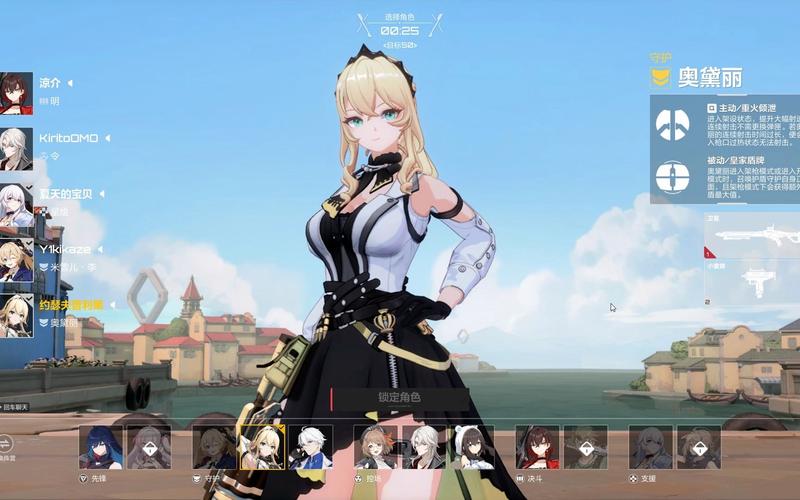Select the secondary submachine gun weapon card
The image size is (800, 500).
point(752,280)
